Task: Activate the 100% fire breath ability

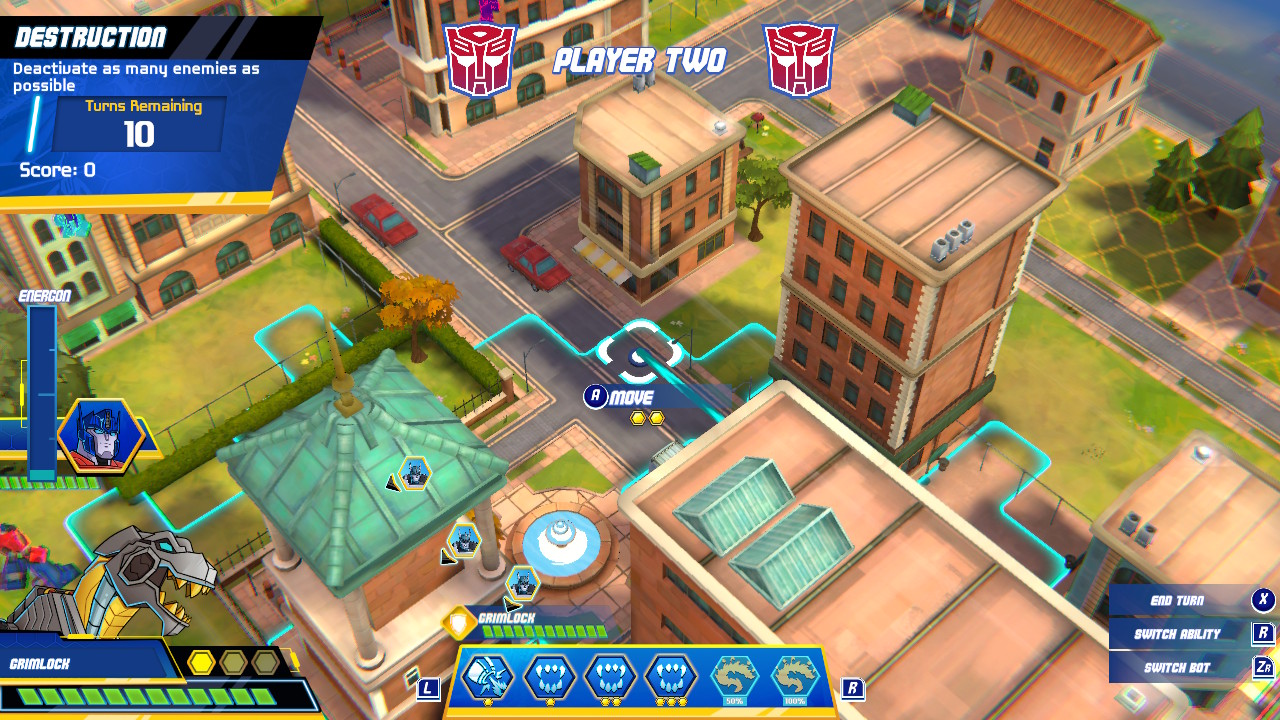Action: (796, 678)
